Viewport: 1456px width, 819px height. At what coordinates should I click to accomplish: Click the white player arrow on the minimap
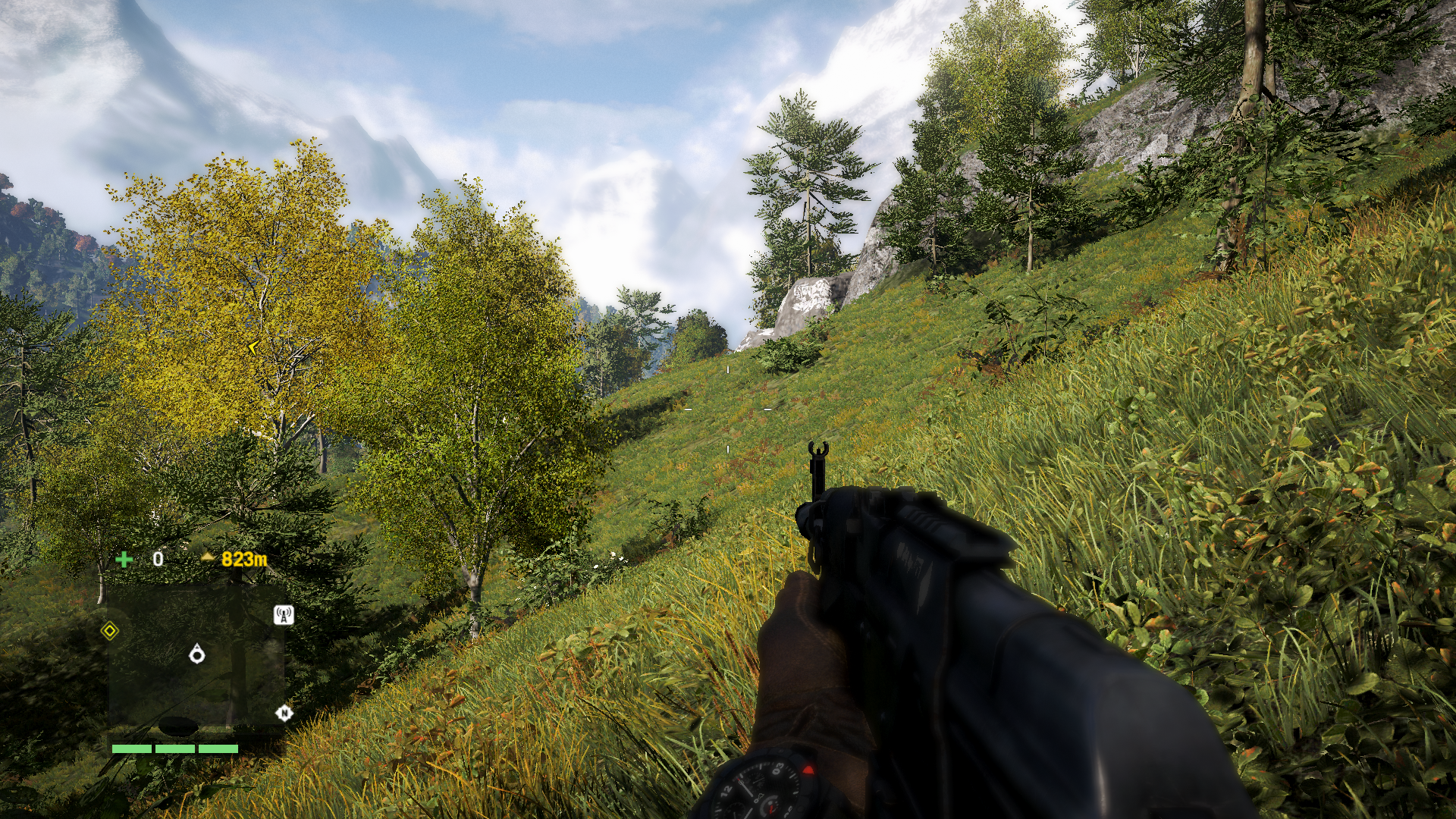[197, 654]
